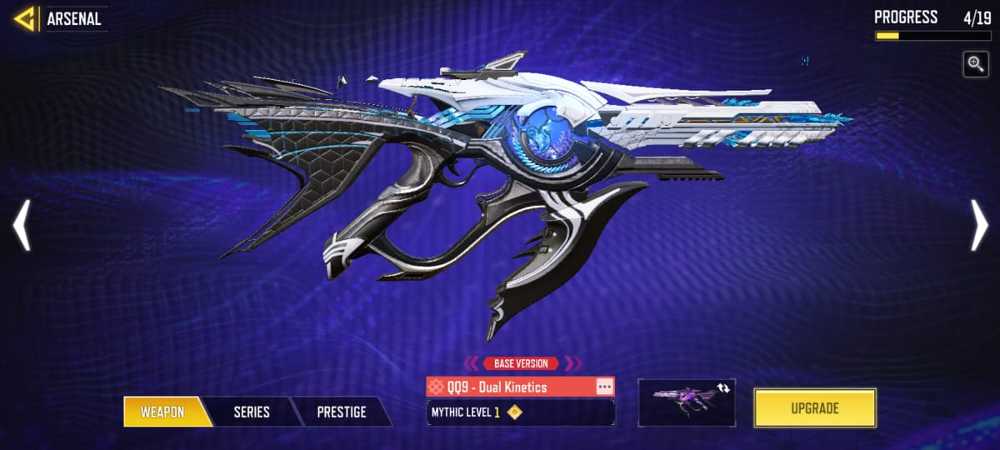Show the previous weapon
Screen dimensions: 1000x450
pyautogui.click(x=22, y=225)
